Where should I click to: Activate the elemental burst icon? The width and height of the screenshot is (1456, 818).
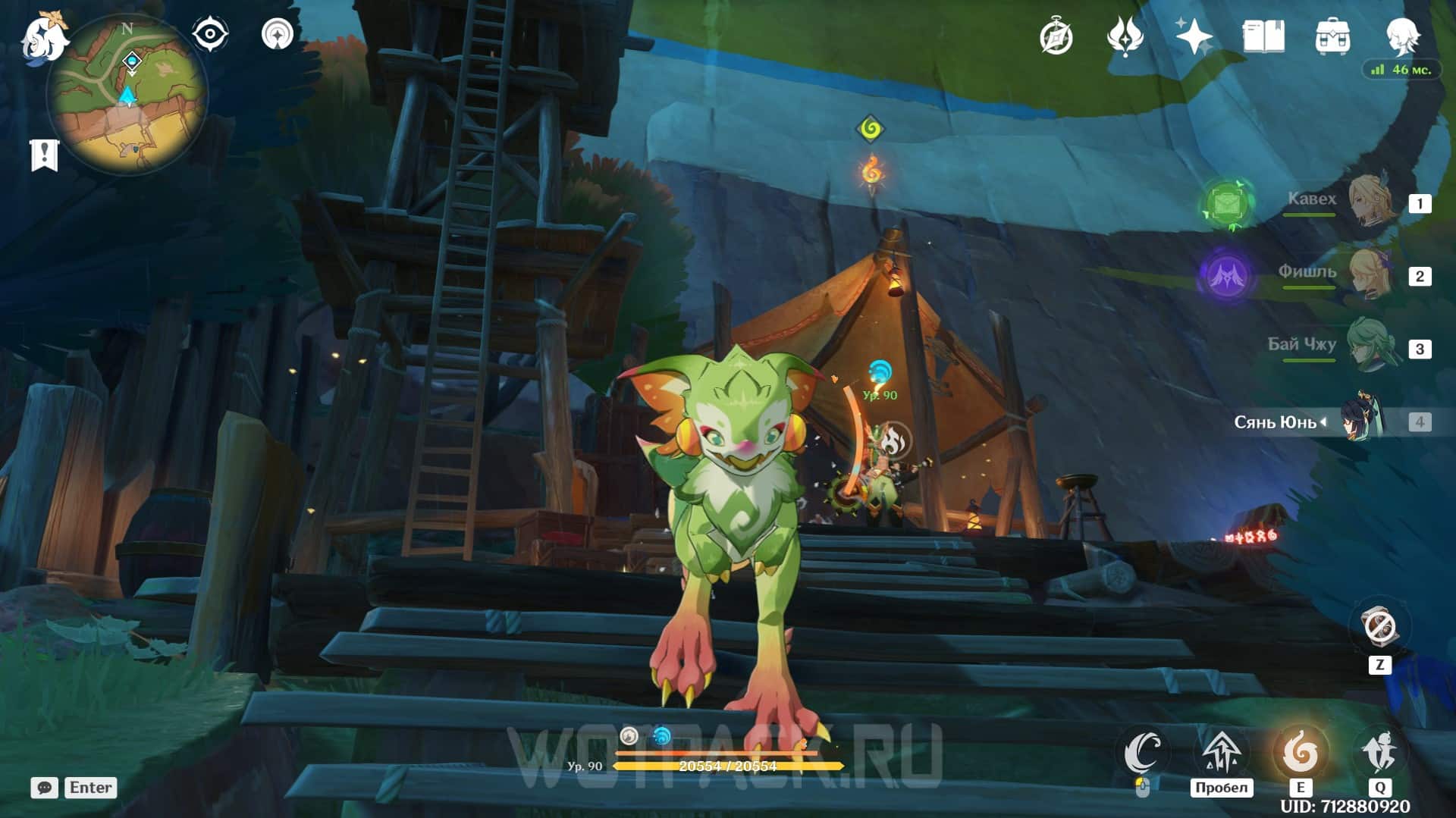[1379, 751]
